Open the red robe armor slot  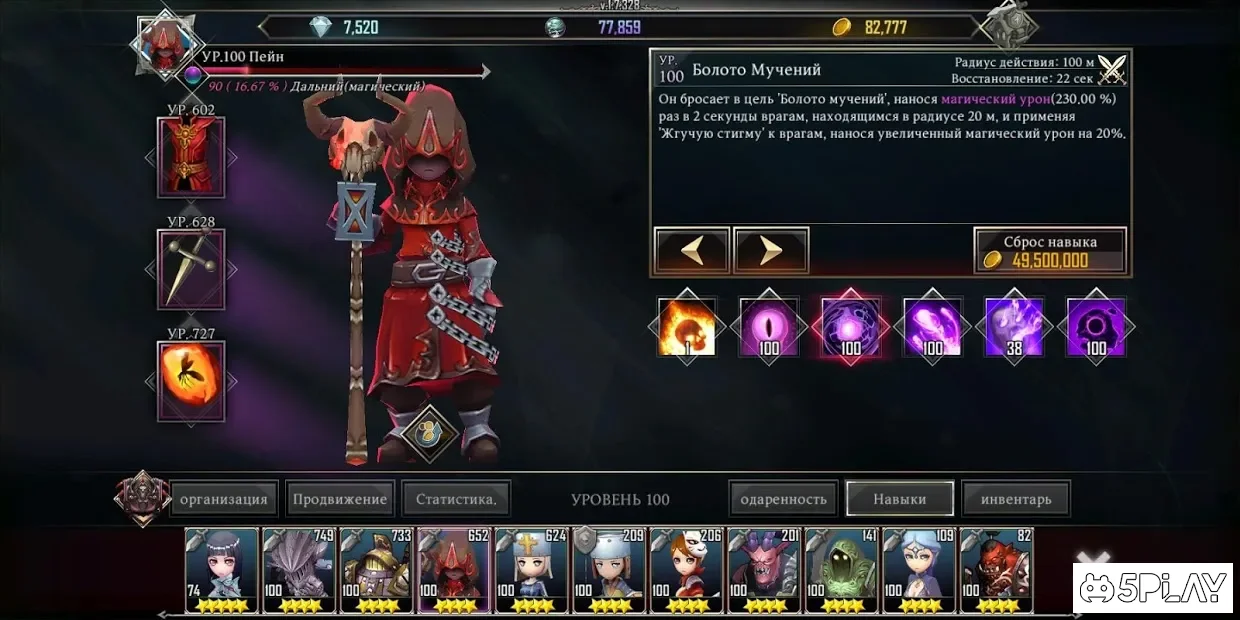pyautogui.click(x=191, y=157)
